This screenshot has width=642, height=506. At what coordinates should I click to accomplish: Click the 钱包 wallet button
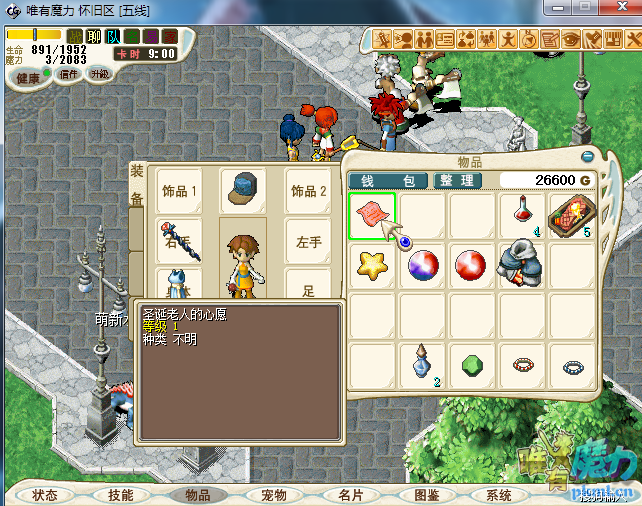click(388, 181)
